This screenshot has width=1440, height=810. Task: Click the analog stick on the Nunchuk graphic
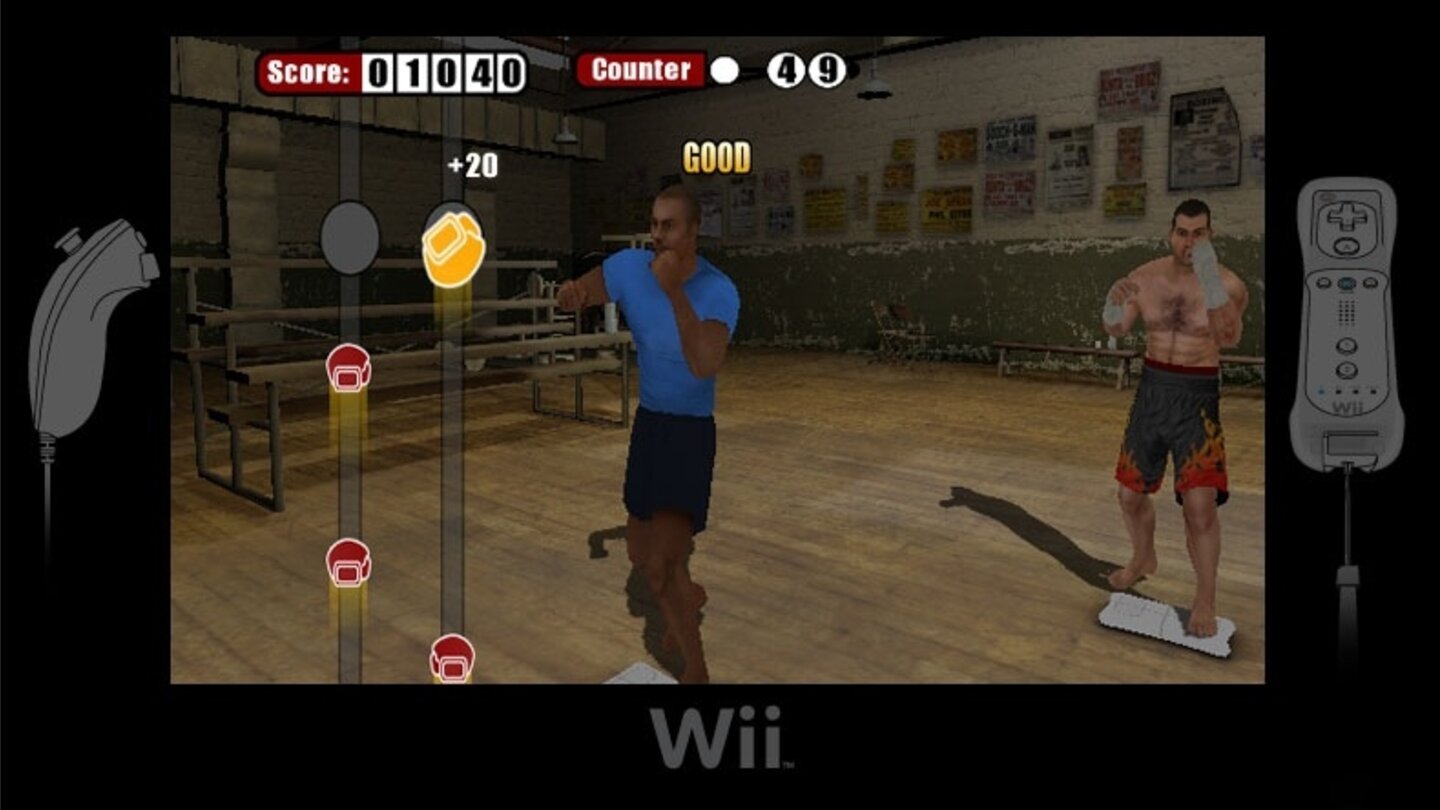pyautogui.click(x=70, y=240)
